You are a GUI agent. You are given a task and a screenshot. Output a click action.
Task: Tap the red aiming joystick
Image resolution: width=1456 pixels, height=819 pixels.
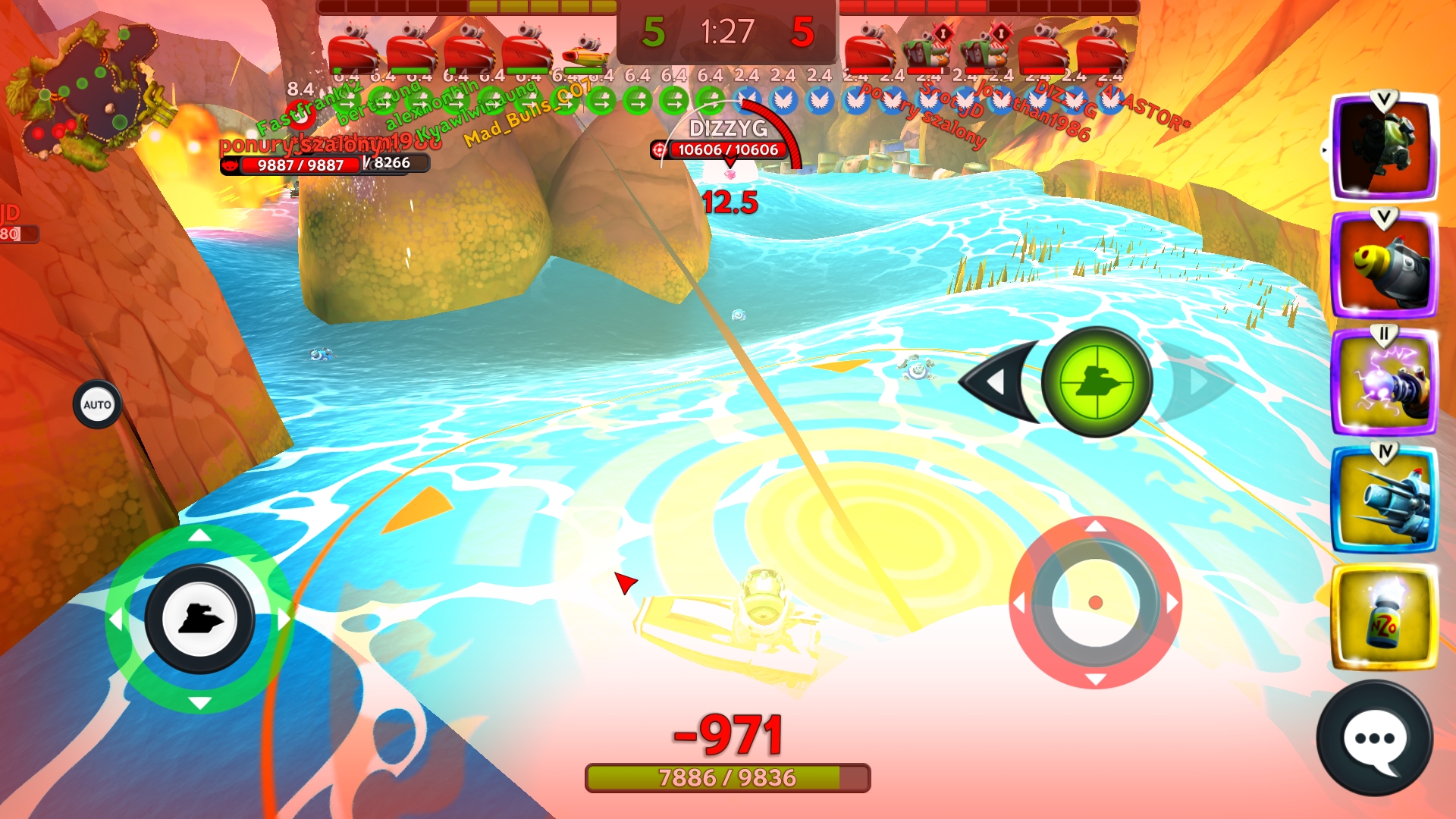(x=1095, y=603)
